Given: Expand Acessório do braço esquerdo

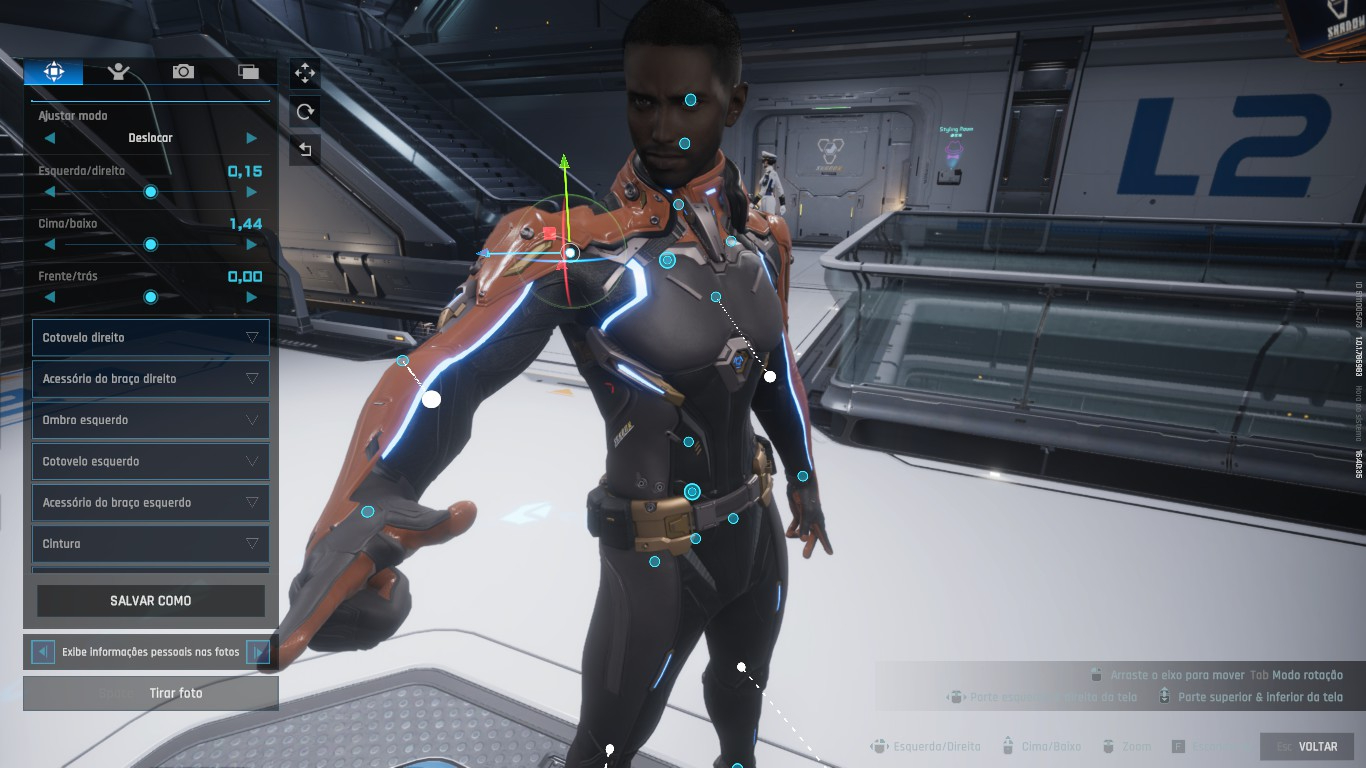Looking at the screenshot, I should pos(150,502).
